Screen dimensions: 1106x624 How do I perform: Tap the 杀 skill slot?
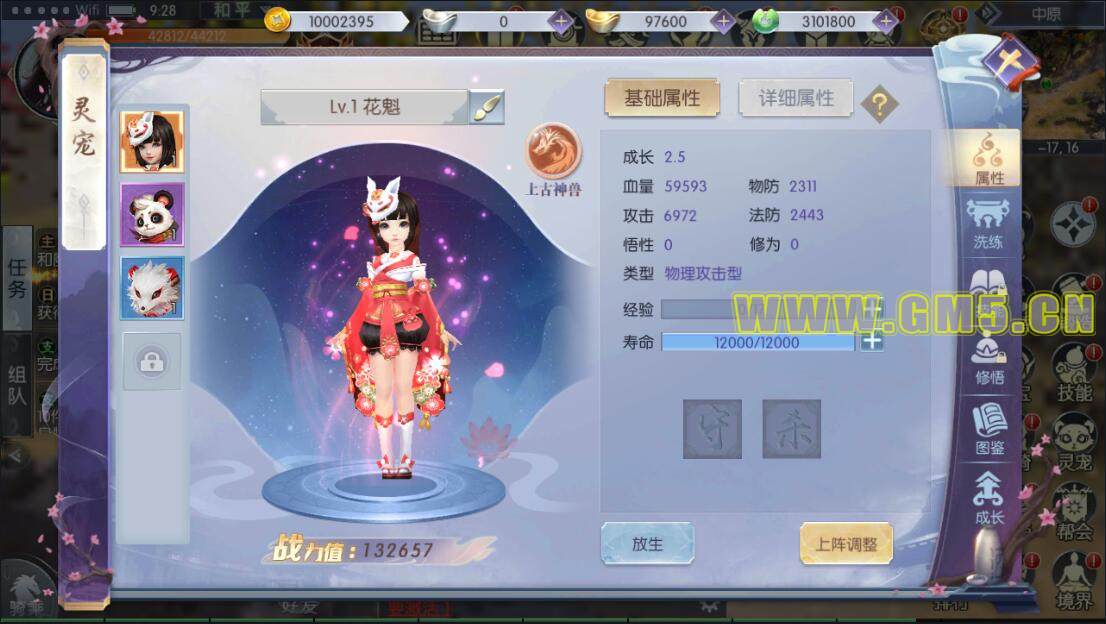click(x=791, y=429)
